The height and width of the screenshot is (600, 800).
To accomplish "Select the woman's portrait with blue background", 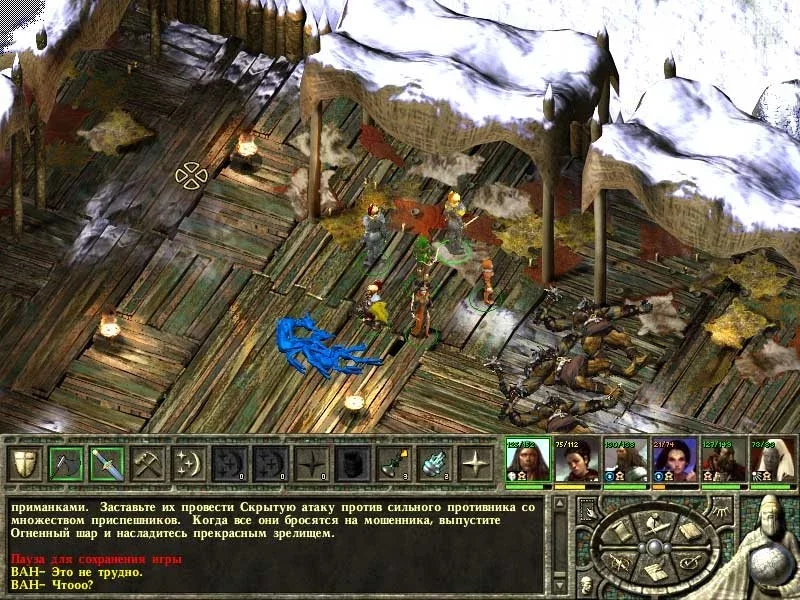I will pyautogui.click(x=674, y=460).
